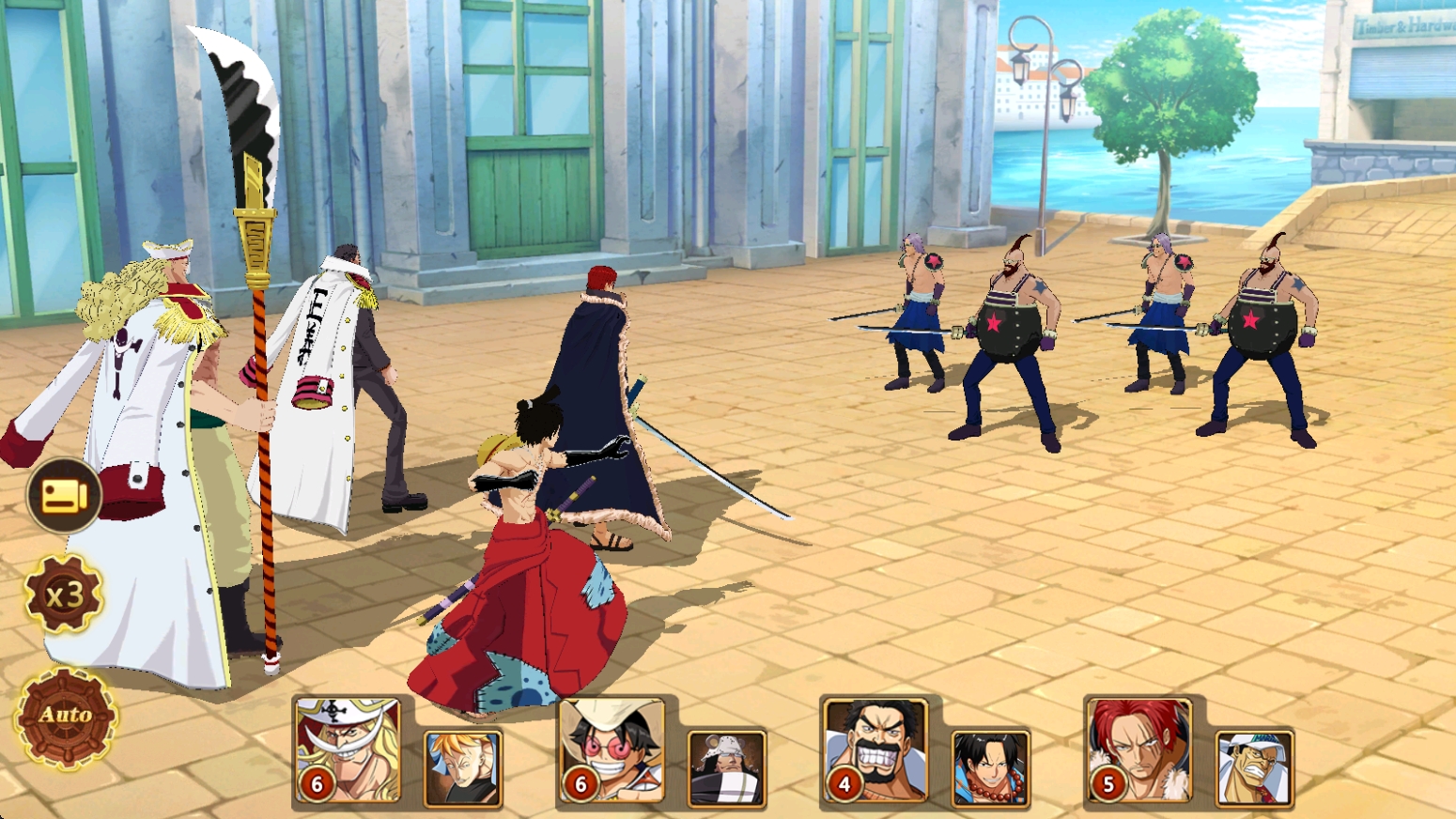This screenshot has height=819, width=1456.
Task: Choose the blond Marco support portrait
Action: coord(462,767)
